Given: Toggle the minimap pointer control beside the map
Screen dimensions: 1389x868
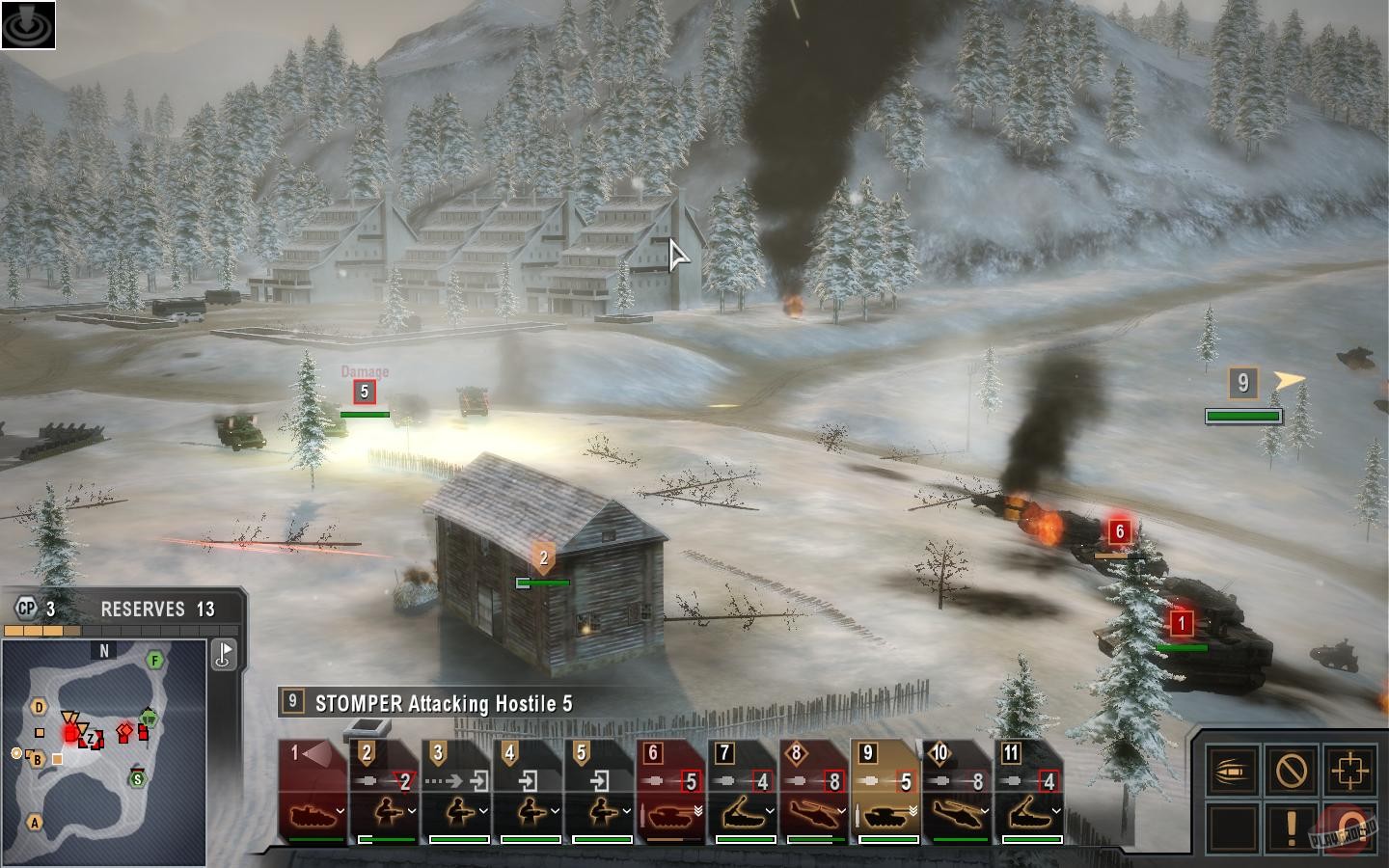Looking at the screenshot, I should pyautogui.click(x=223, y=654).
